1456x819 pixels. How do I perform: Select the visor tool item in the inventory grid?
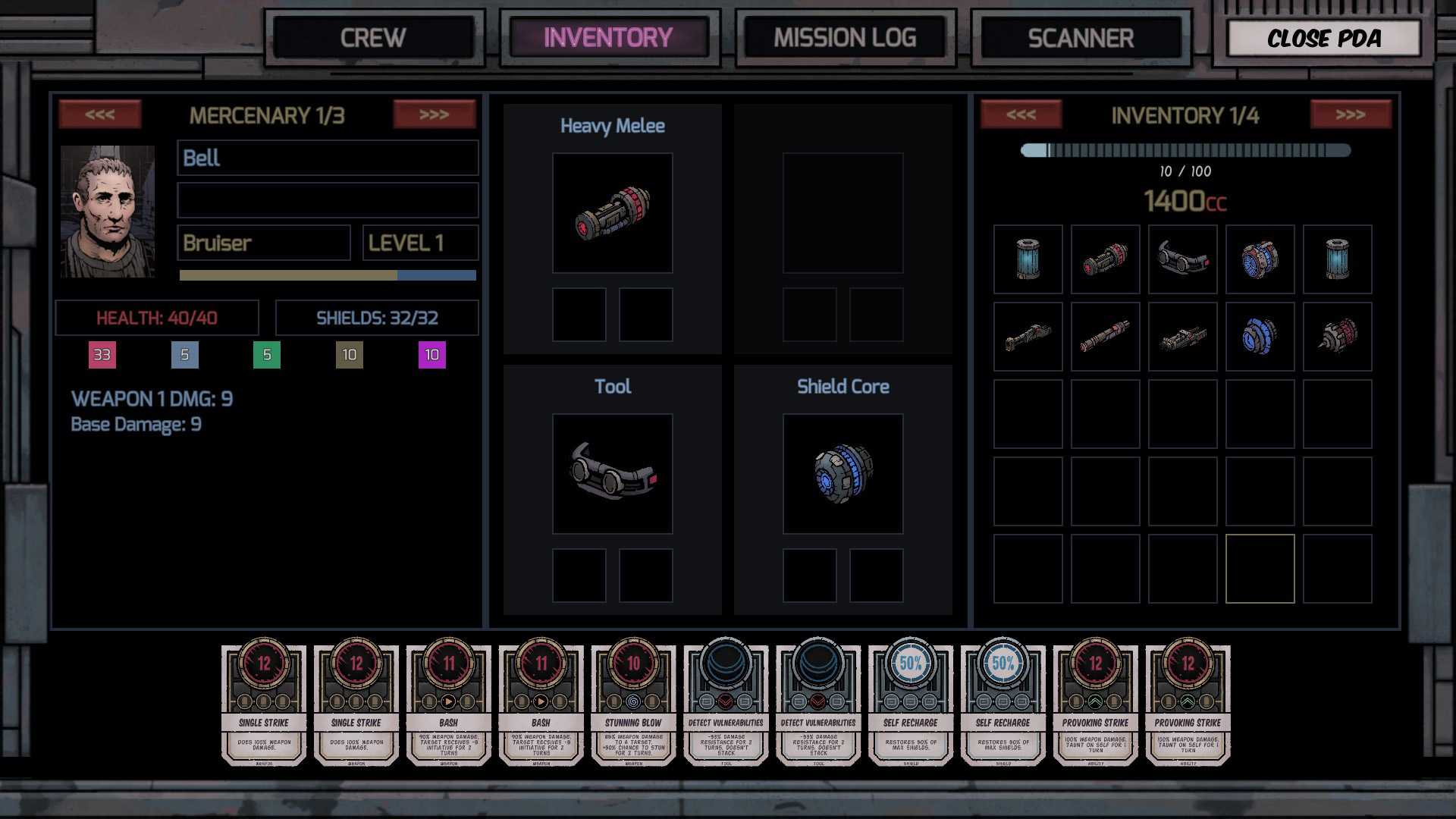click(1183, 259)
